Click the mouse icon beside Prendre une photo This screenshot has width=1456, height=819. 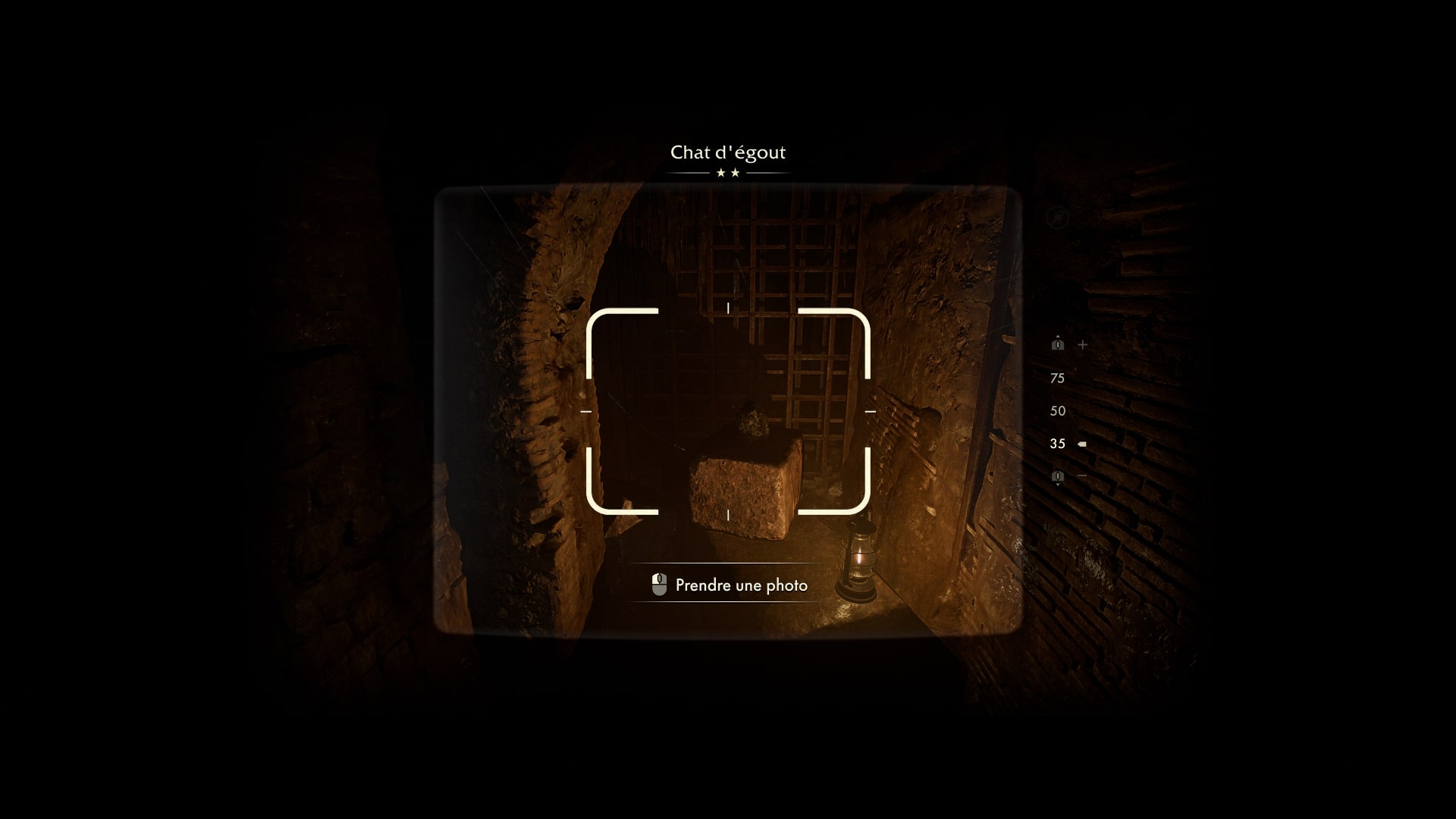click(x=658, y=584)
